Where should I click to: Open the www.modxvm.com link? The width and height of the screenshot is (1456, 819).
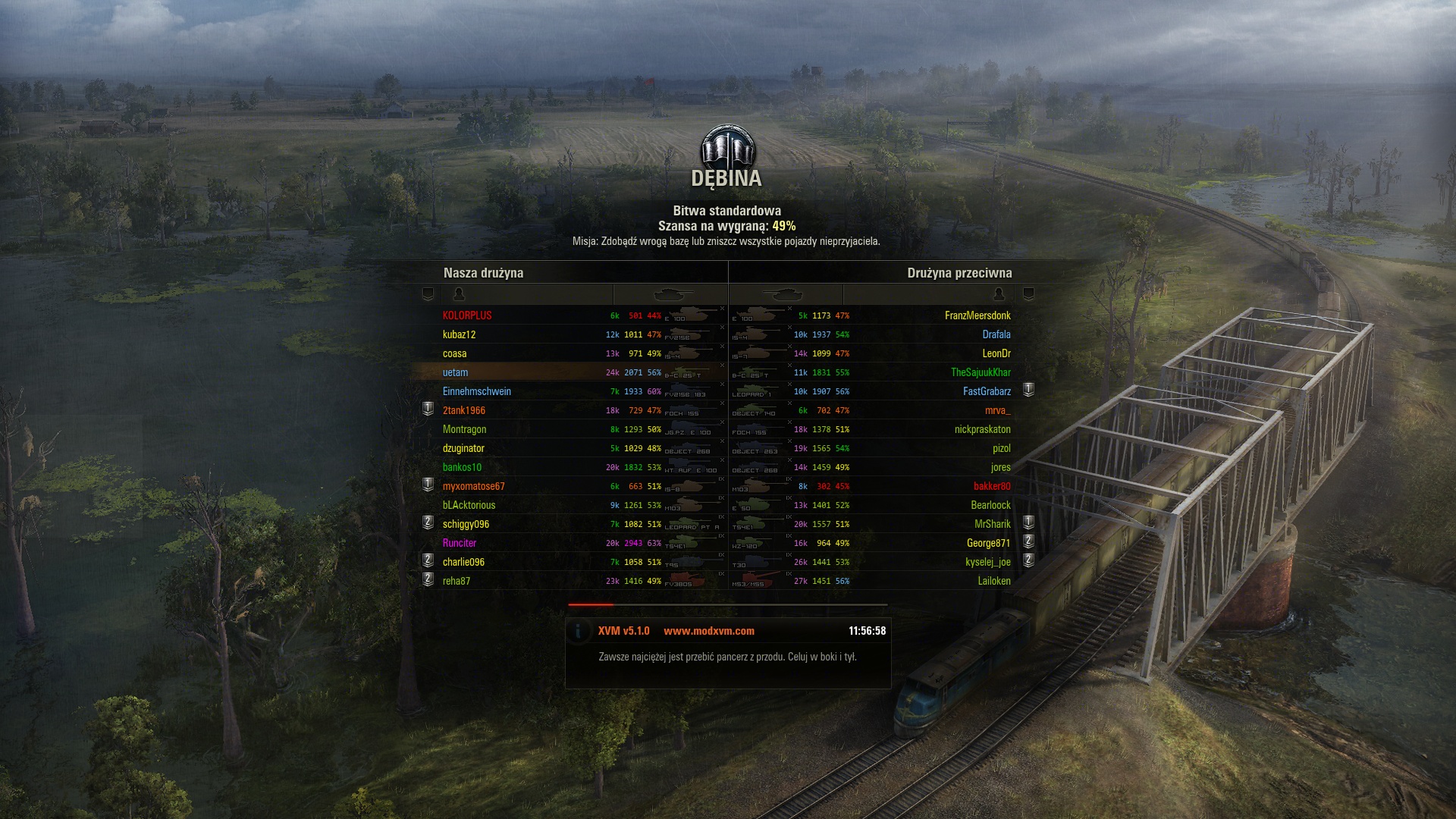tap(708, 631)
